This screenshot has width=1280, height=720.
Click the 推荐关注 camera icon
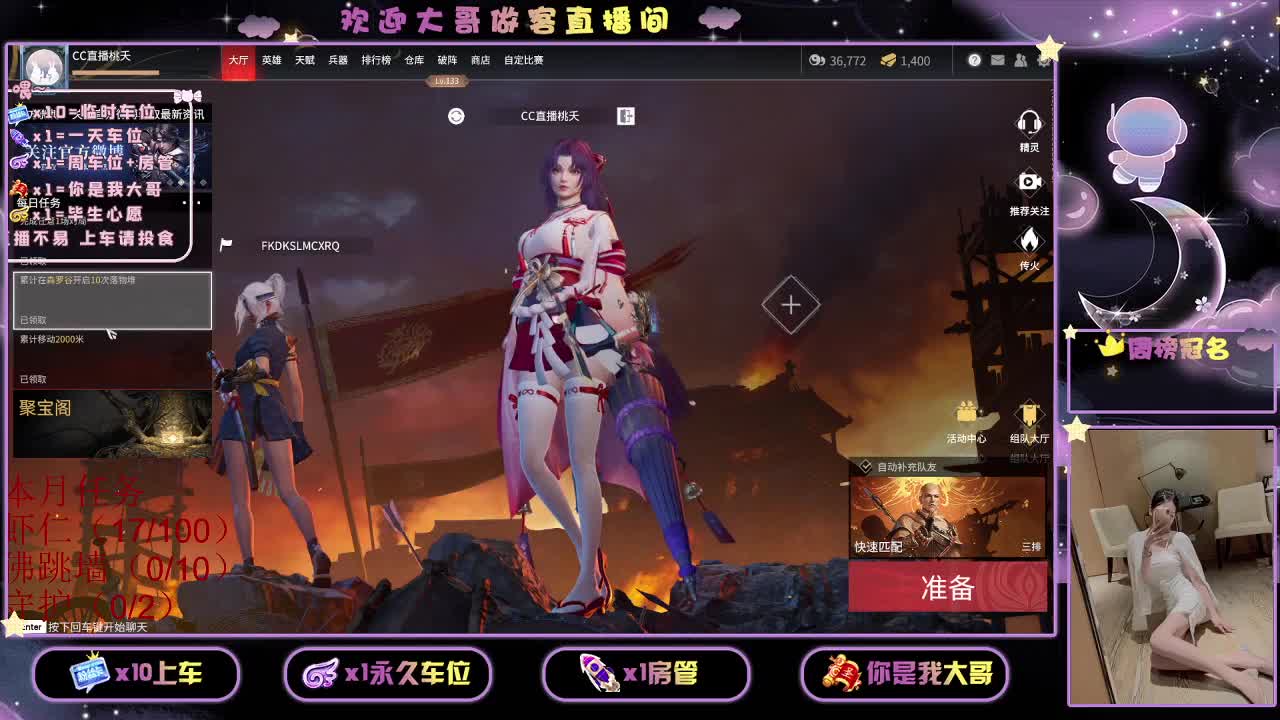(1028, 182)
